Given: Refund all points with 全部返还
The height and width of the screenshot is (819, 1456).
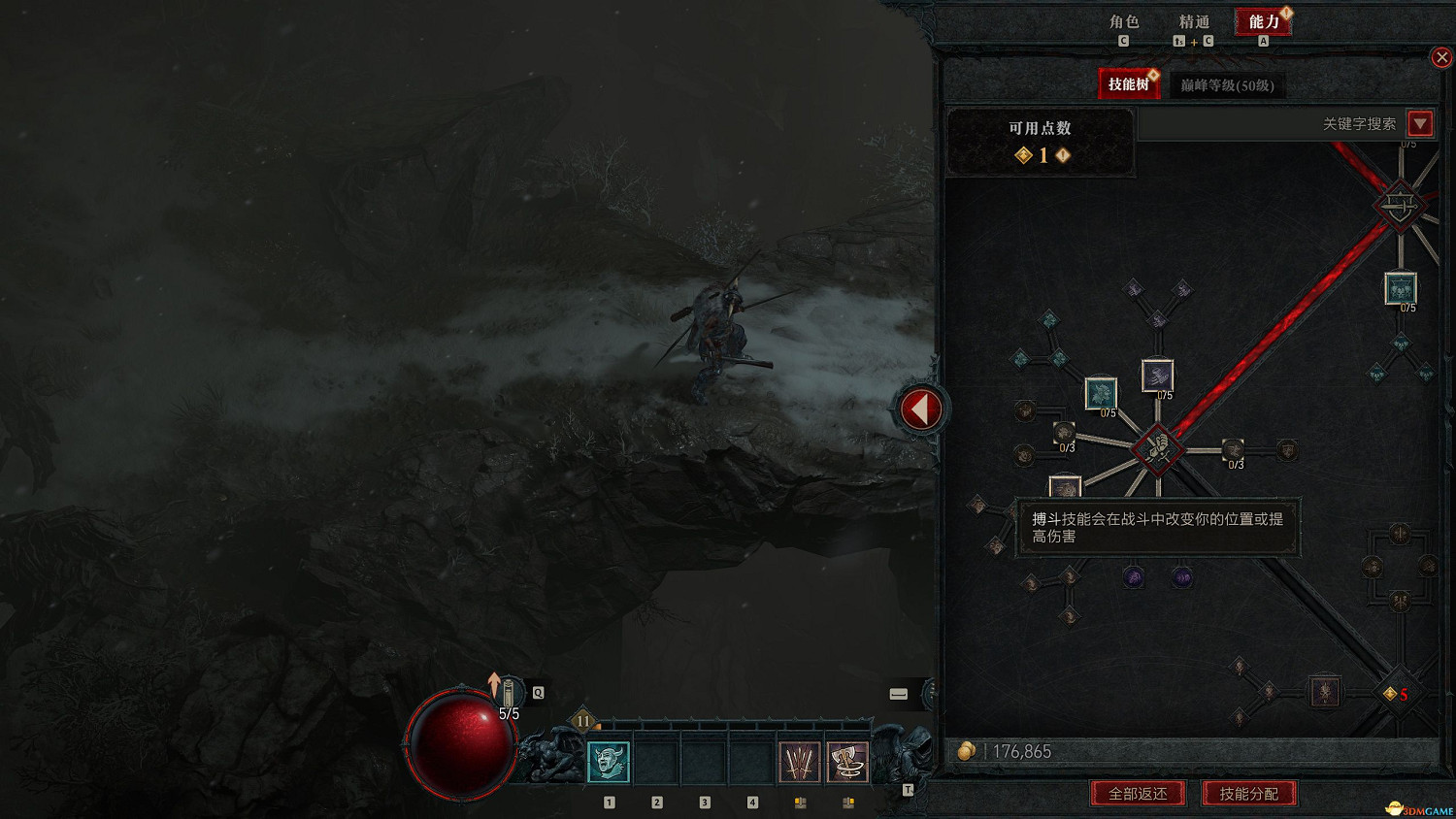Looking at the screenshot, I should [x=1139, y=794].
